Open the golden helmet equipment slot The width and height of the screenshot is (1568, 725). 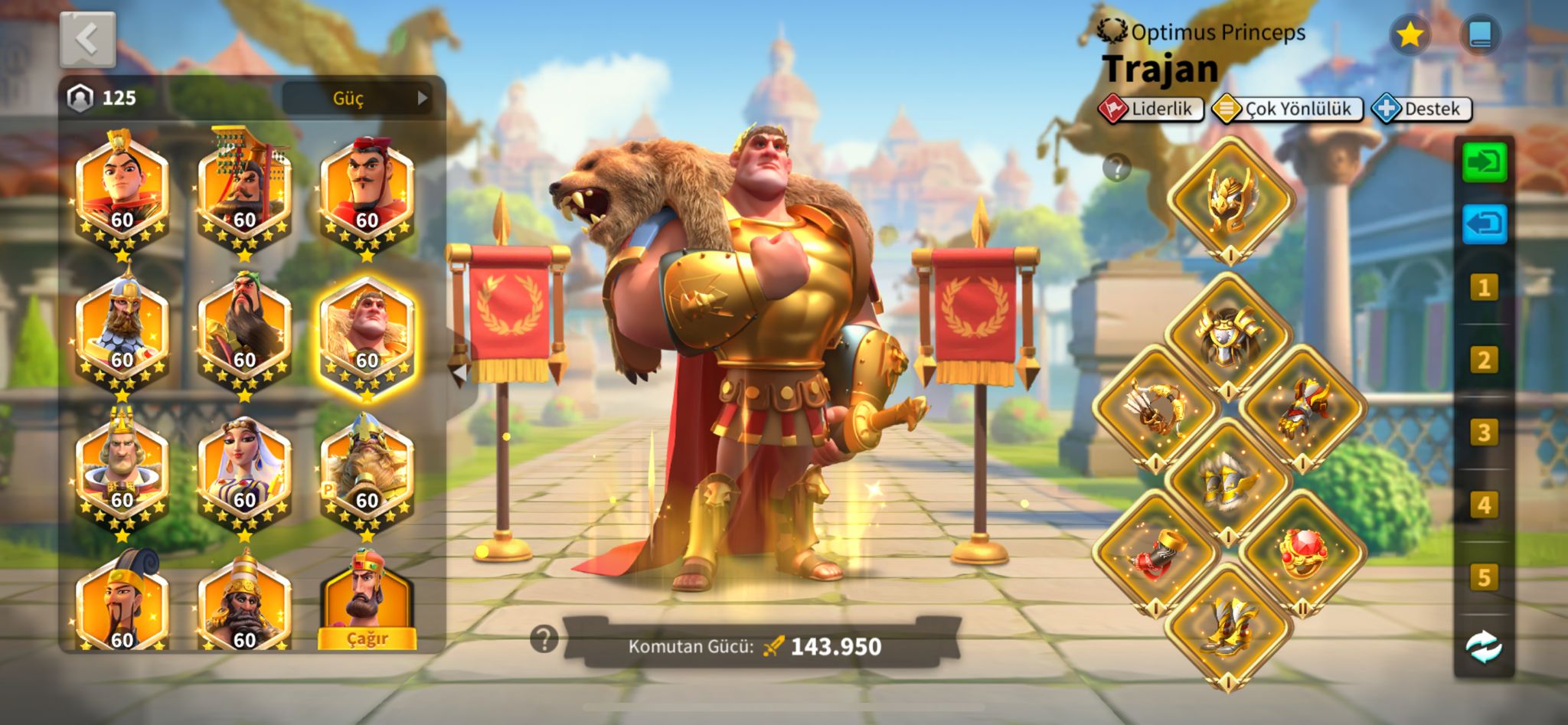[x=1230, y=201]
